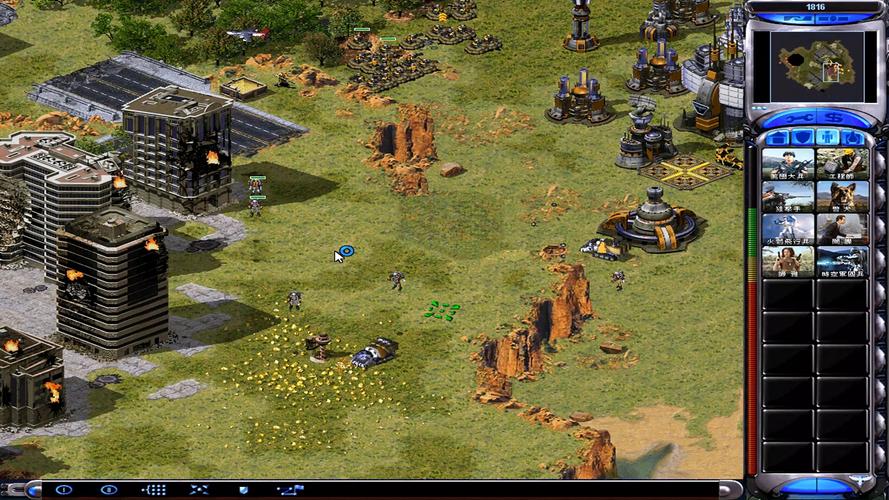This screenshot has width=889, height=500.
Task: Click the dotted-grid type select command
Action: [x=154, y=490]
